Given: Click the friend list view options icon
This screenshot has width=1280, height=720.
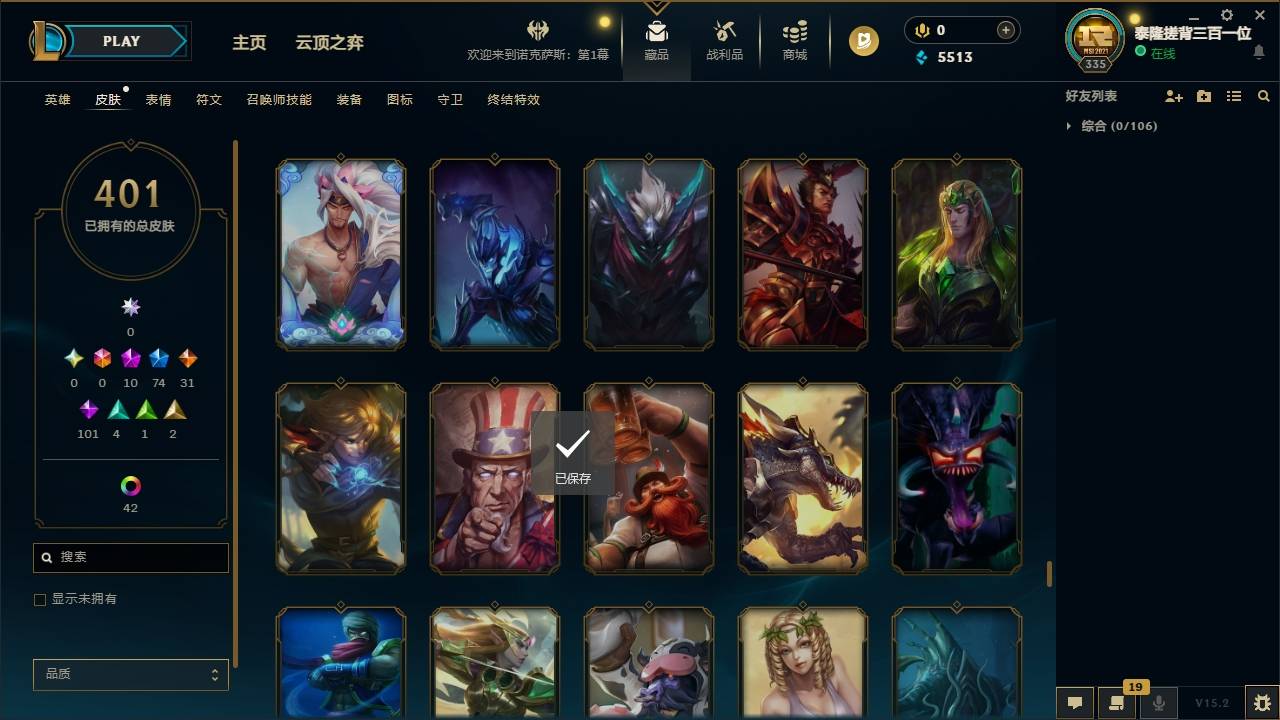Looking at the screenshot, I should coord(1234,95).
